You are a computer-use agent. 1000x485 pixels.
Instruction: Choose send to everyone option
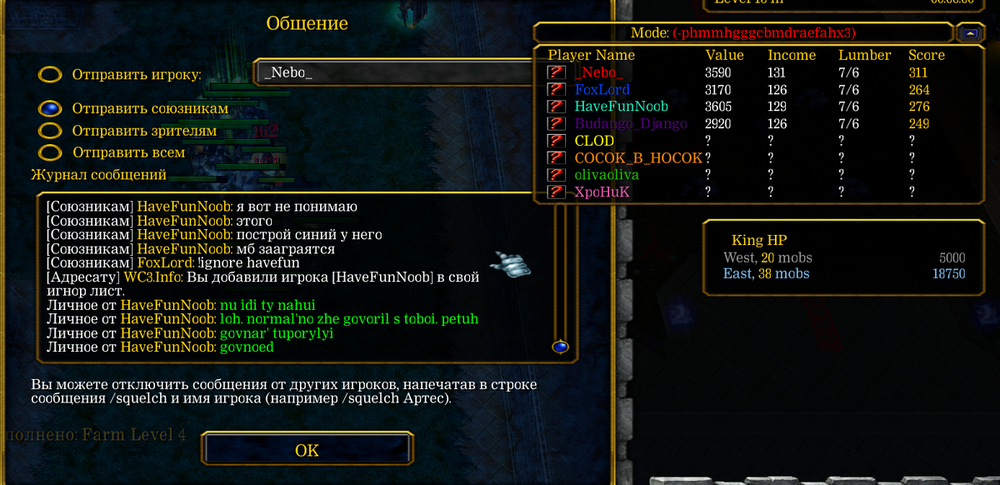coord(50,153)
